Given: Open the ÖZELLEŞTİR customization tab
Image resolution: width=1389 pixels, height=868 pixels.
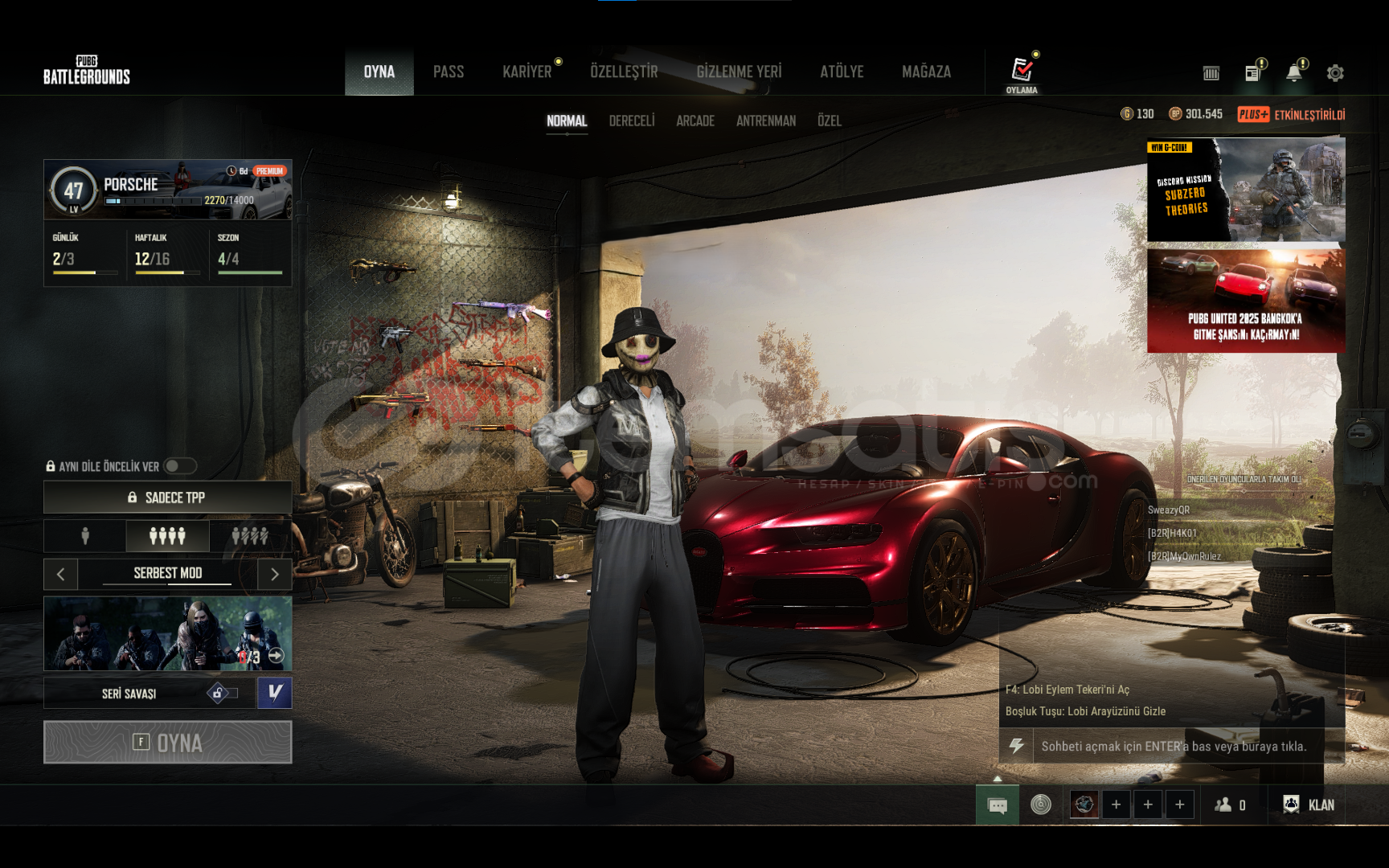Looking at the screenshot, I should [x=624, y=72].
